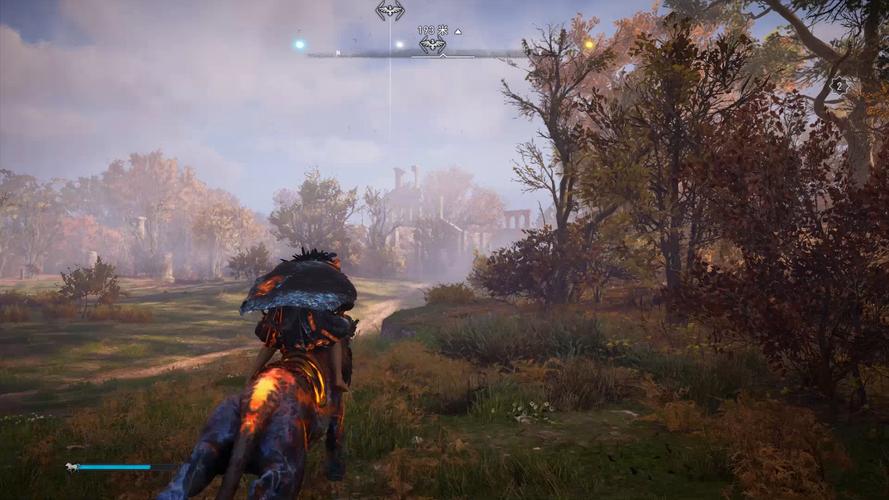Image resolution: width=889 pixels, height=500 pixels.
Task: Click the white glowing dot on the compass
Action: [x=399, y=44]
